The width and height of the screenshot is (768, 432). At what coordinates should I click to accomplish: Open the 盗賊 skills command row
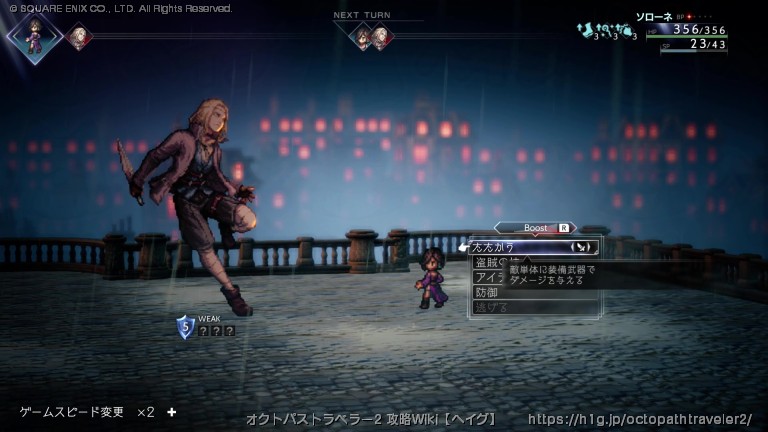pyautogui.click(x=490, y=262)
